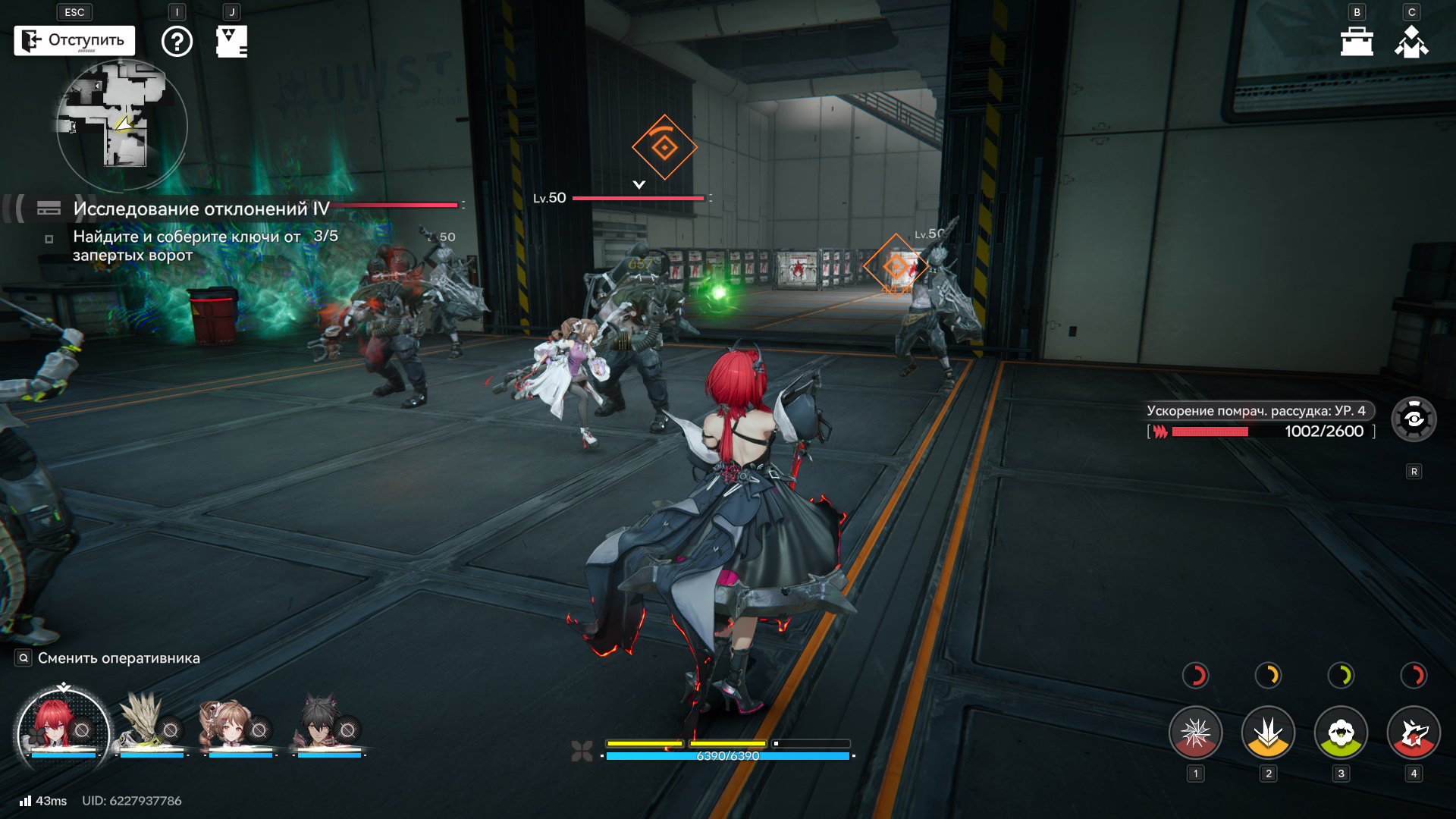Open the question mark help icon
The height and width of the screenshot is (819, 1456).
pos(177,42)
